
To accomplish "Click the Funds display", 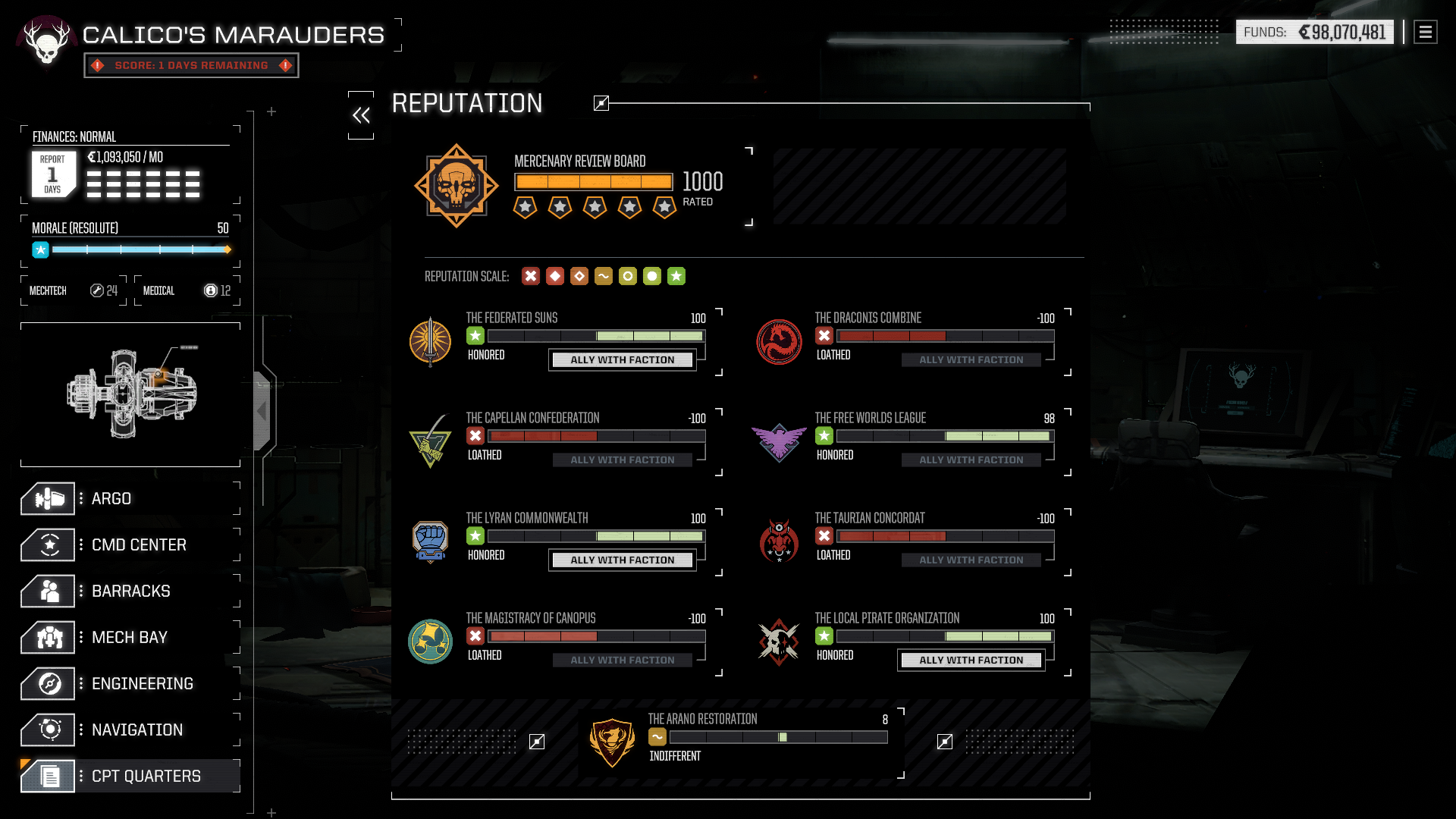I will point(1314,33).
